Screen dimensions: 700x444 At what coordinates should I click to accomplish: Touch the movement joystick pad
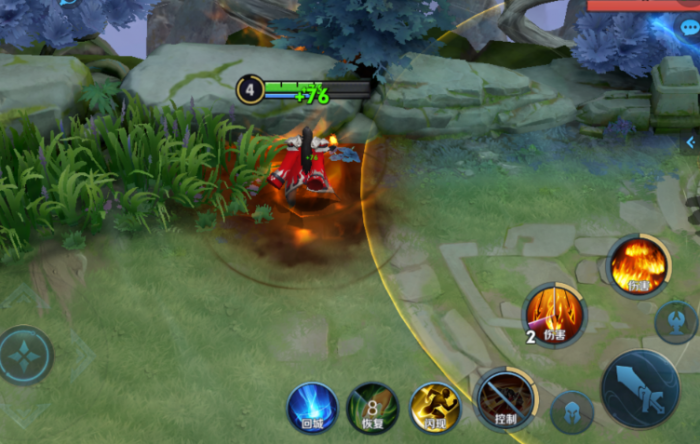tap(25, 355)
